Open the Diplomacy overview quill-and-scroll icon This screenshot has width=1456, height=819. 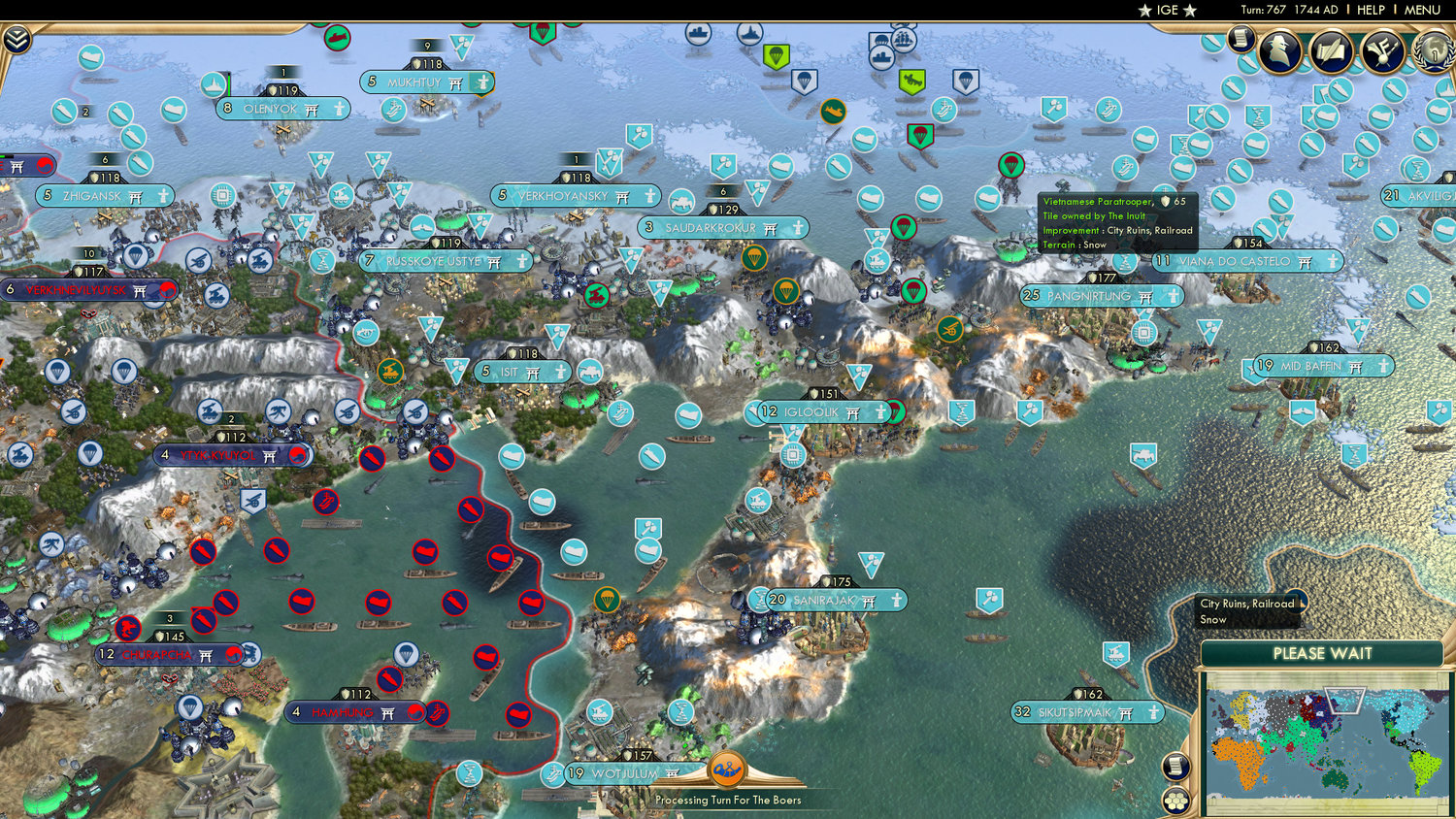point(1334,52)
